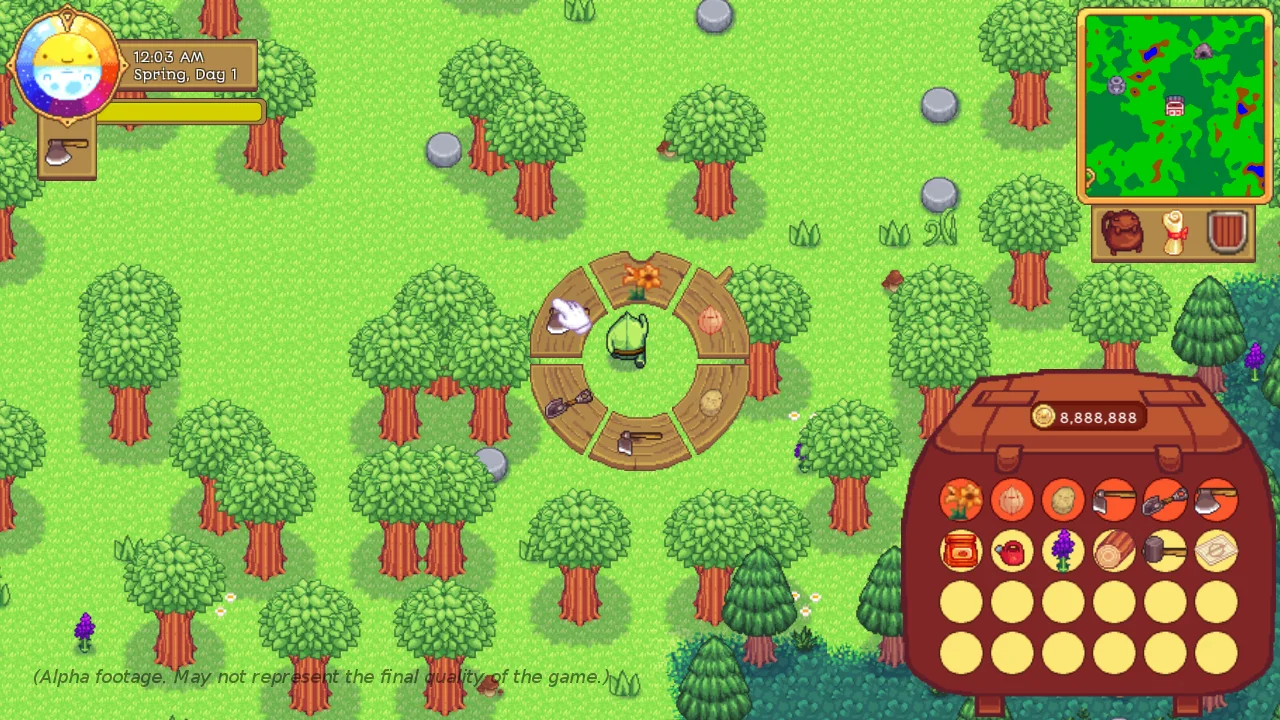Click the 8,888,888 coin counter
The width and height of the screenshot is (1280, 720).
tap(1086, 418)
